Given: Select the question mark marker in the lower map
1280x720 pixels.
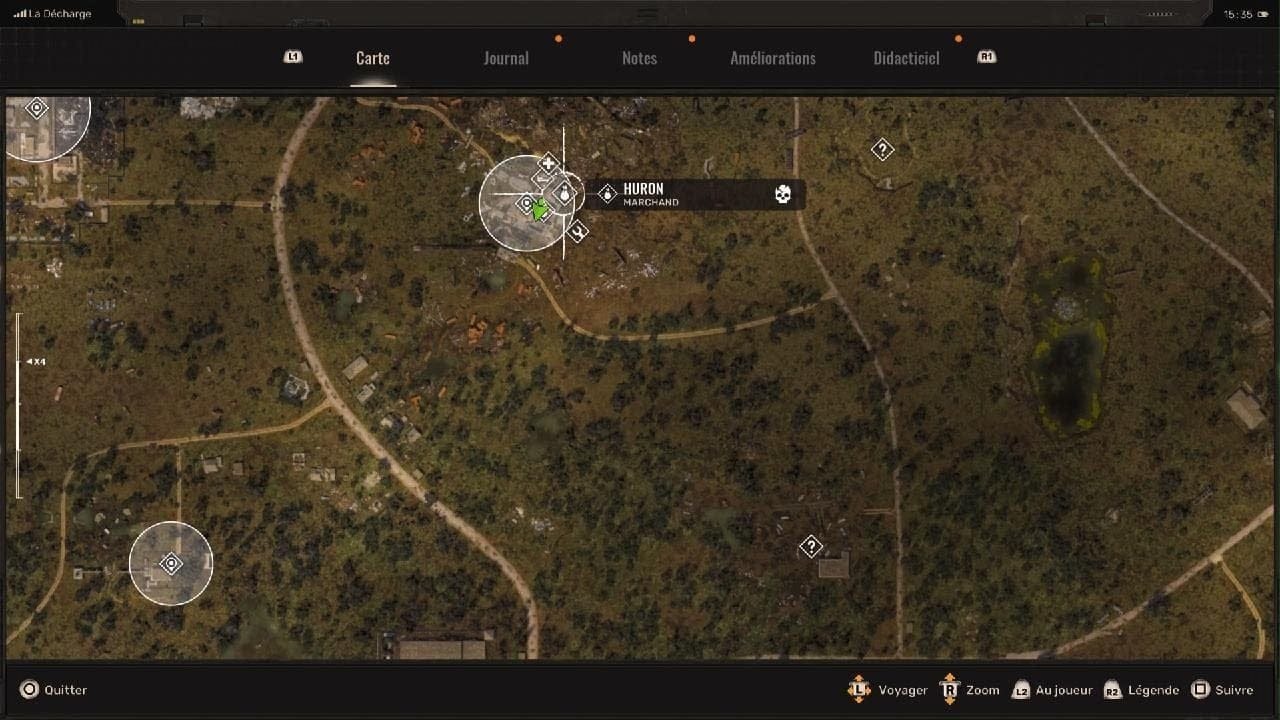Looking at the screenshot, I should (810, 546).
